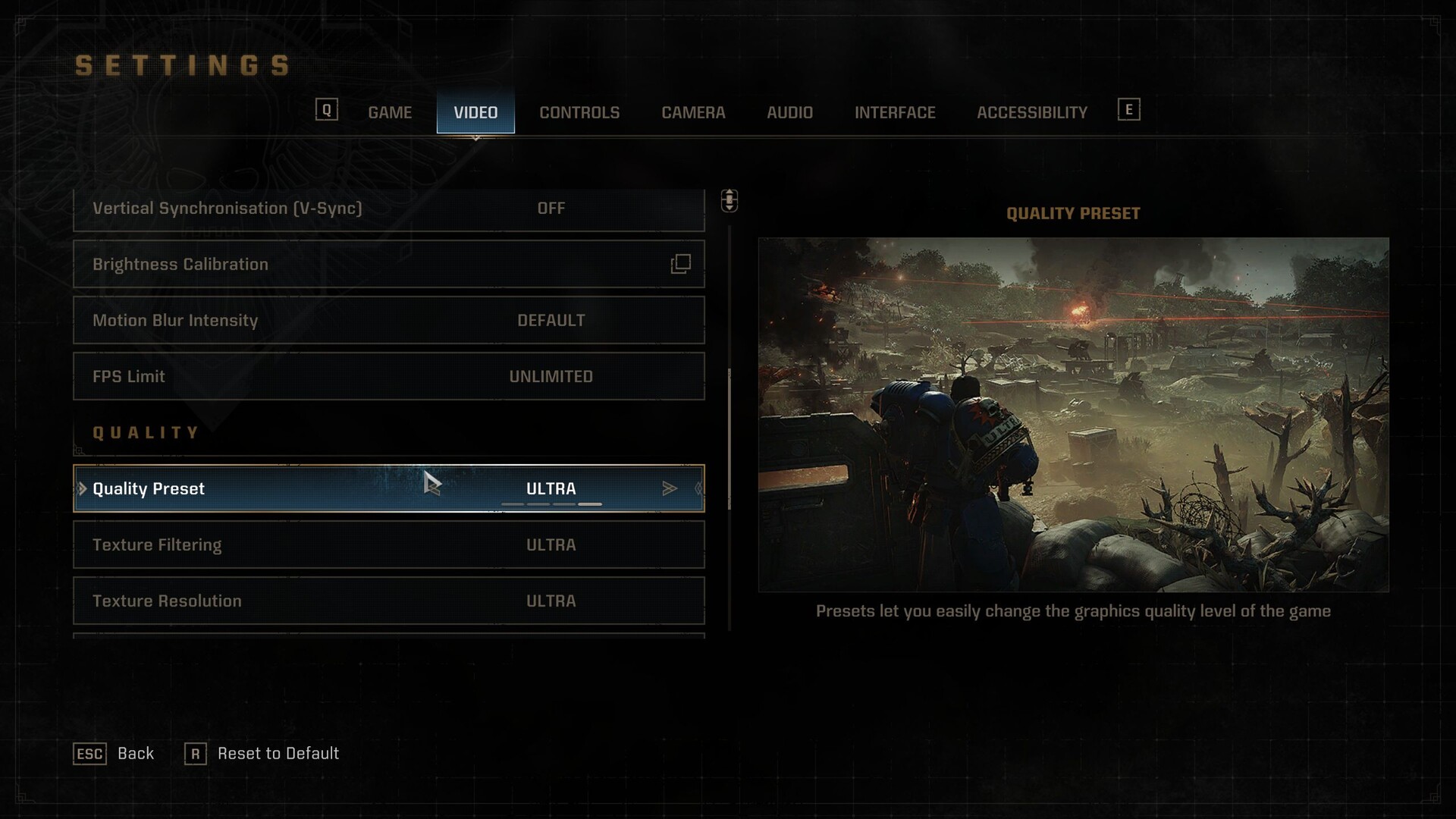1456x819 pixels.
Task: Click the right arrow on Quality Preset
Action: [669, 488]
